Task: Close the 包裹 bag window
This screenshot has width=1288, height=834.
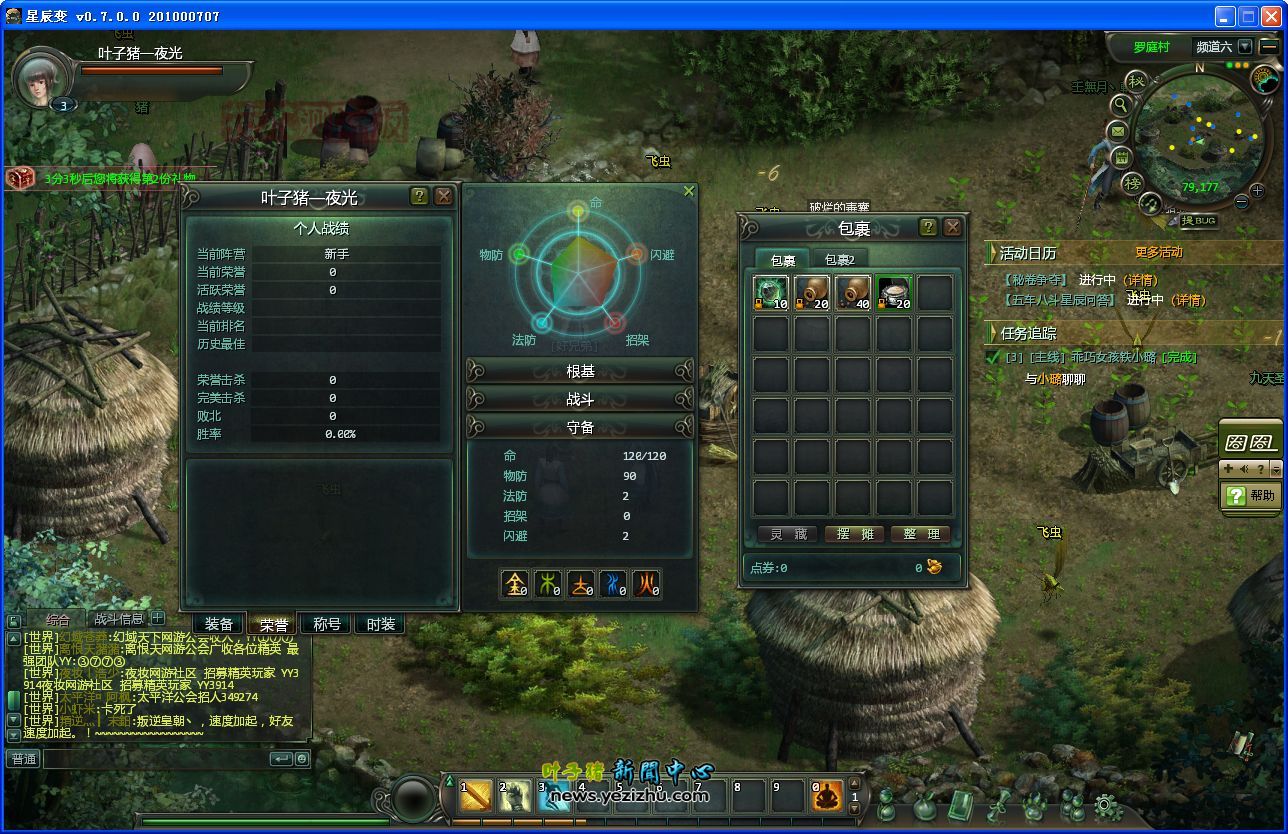Action: pos(952,227)
